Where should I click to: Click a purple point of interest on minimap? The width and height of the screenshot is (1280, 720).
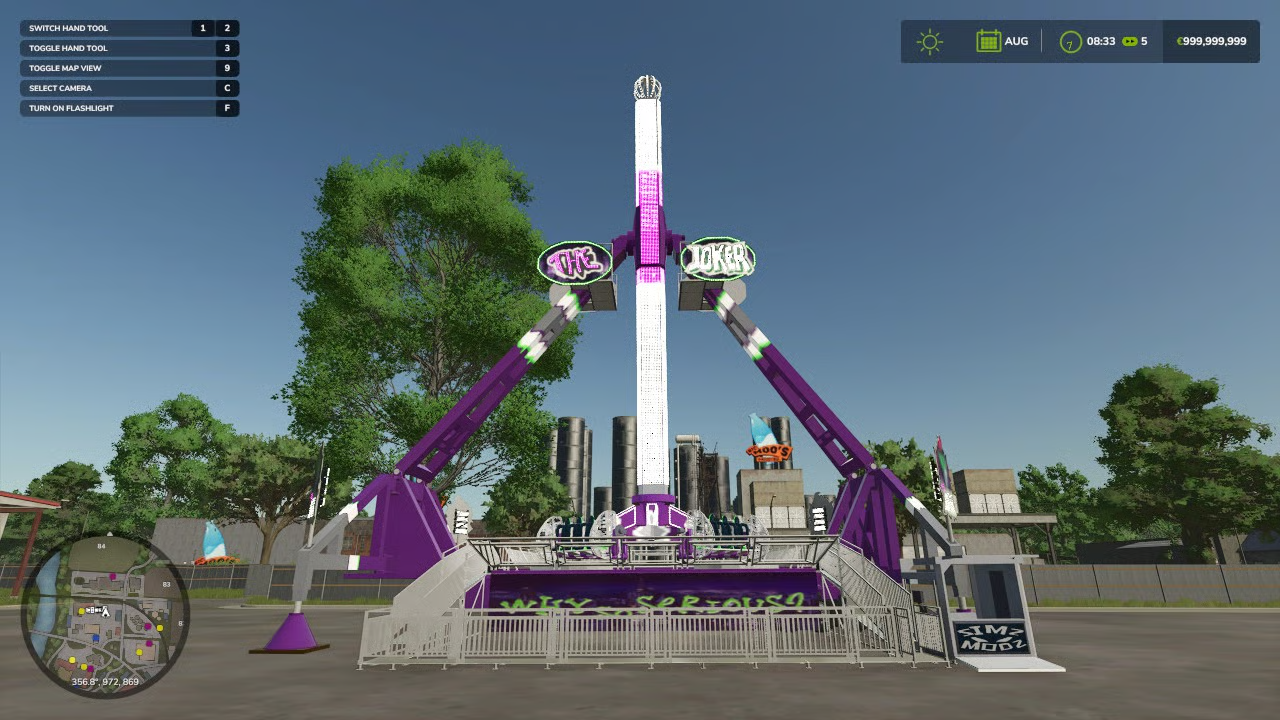(x=113, y=576)
